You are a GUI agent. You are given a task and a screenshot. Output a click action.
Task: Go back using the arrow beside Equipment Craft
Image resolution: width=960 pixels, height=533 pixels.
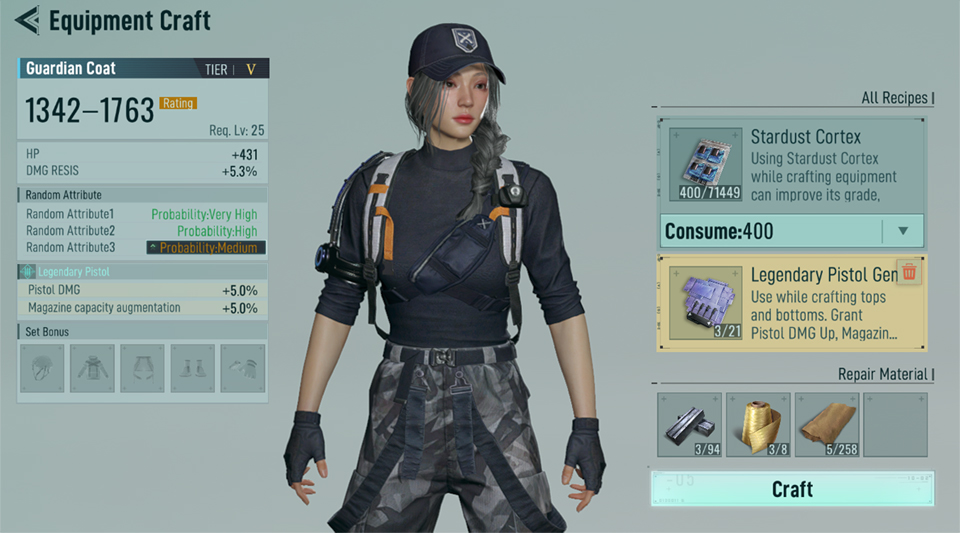click(27, 19)
